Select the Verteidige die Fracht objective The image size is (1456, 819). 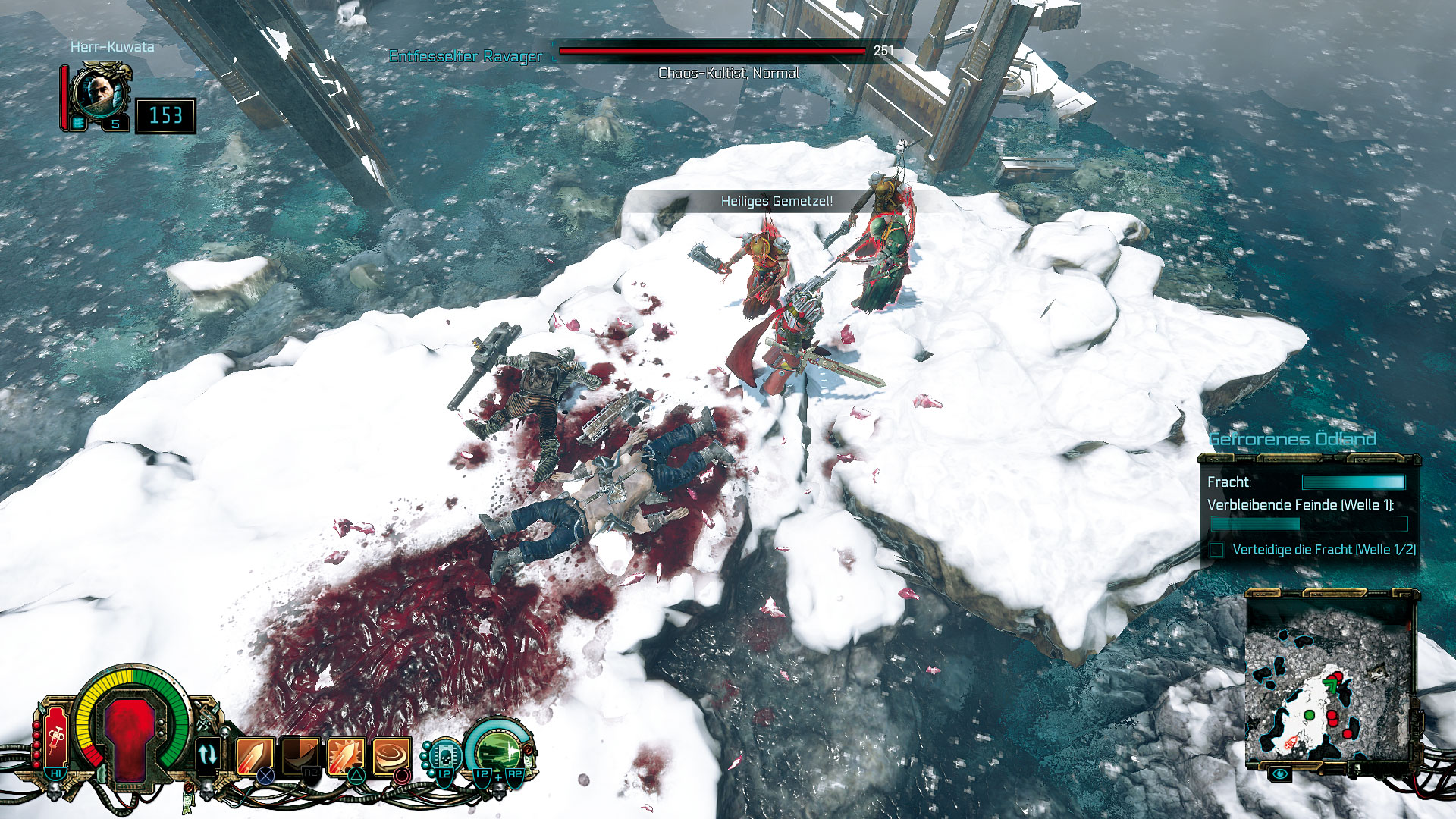pos(1323,550)
